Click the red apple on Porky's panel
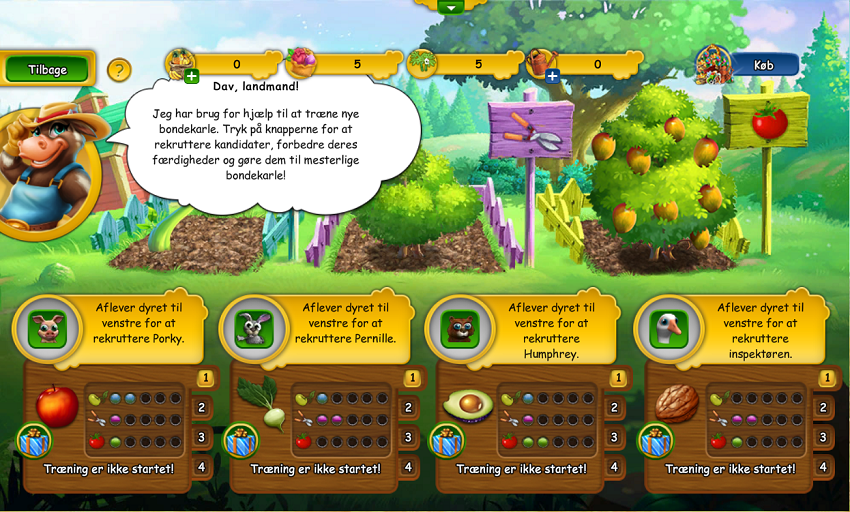The image size is (850, 512). (57, 405)
